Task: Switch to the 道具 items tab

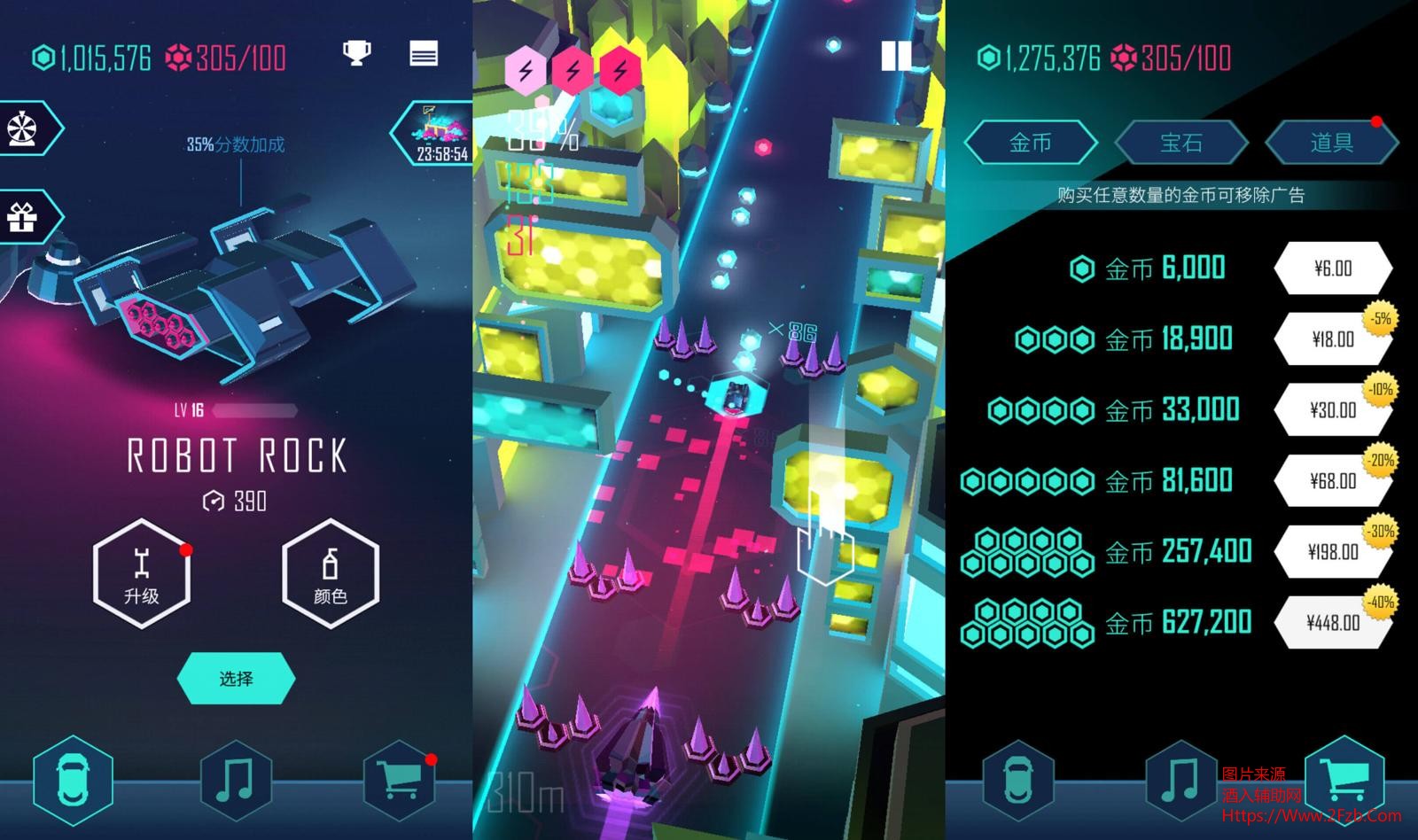Action: click(1331, 143)
